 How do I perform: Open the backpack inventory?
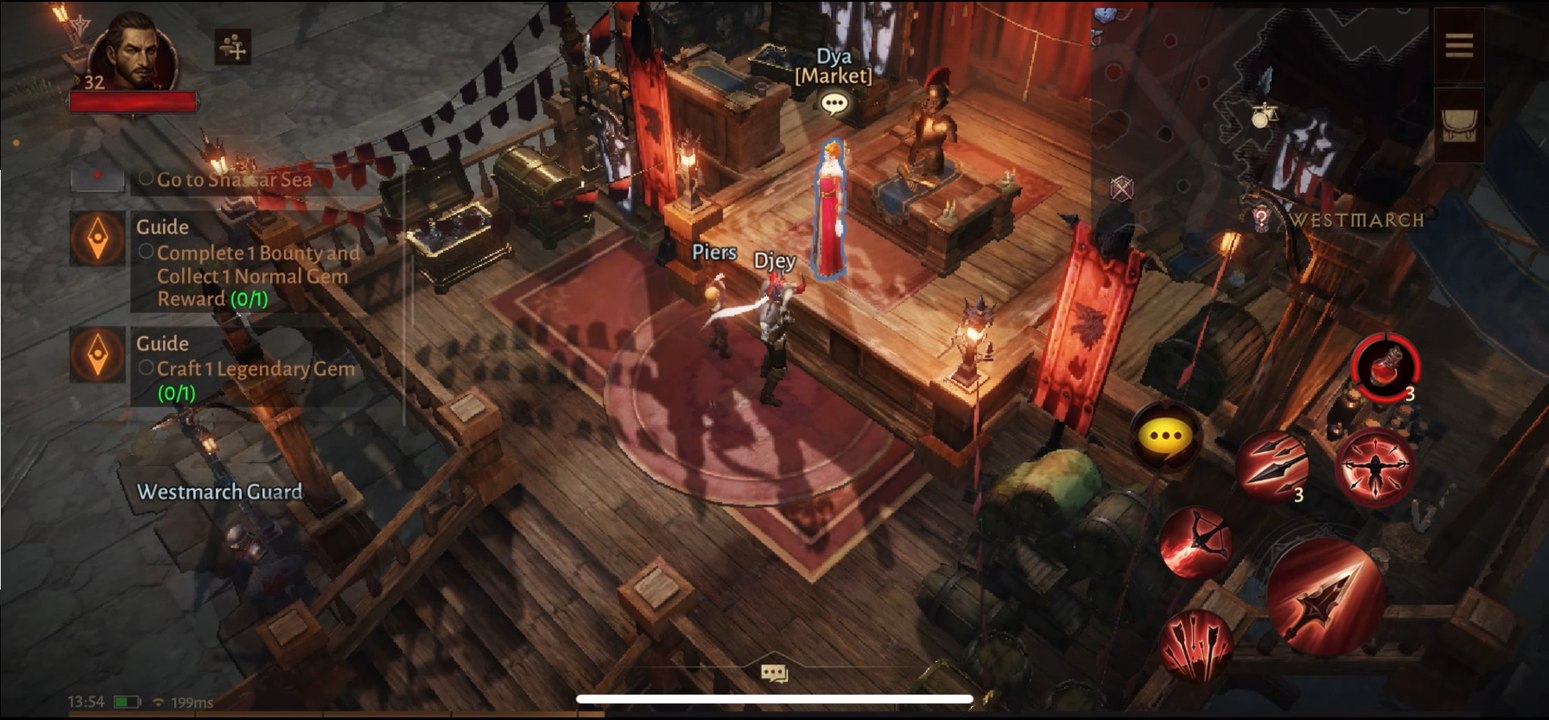[x=1459, y=125]
